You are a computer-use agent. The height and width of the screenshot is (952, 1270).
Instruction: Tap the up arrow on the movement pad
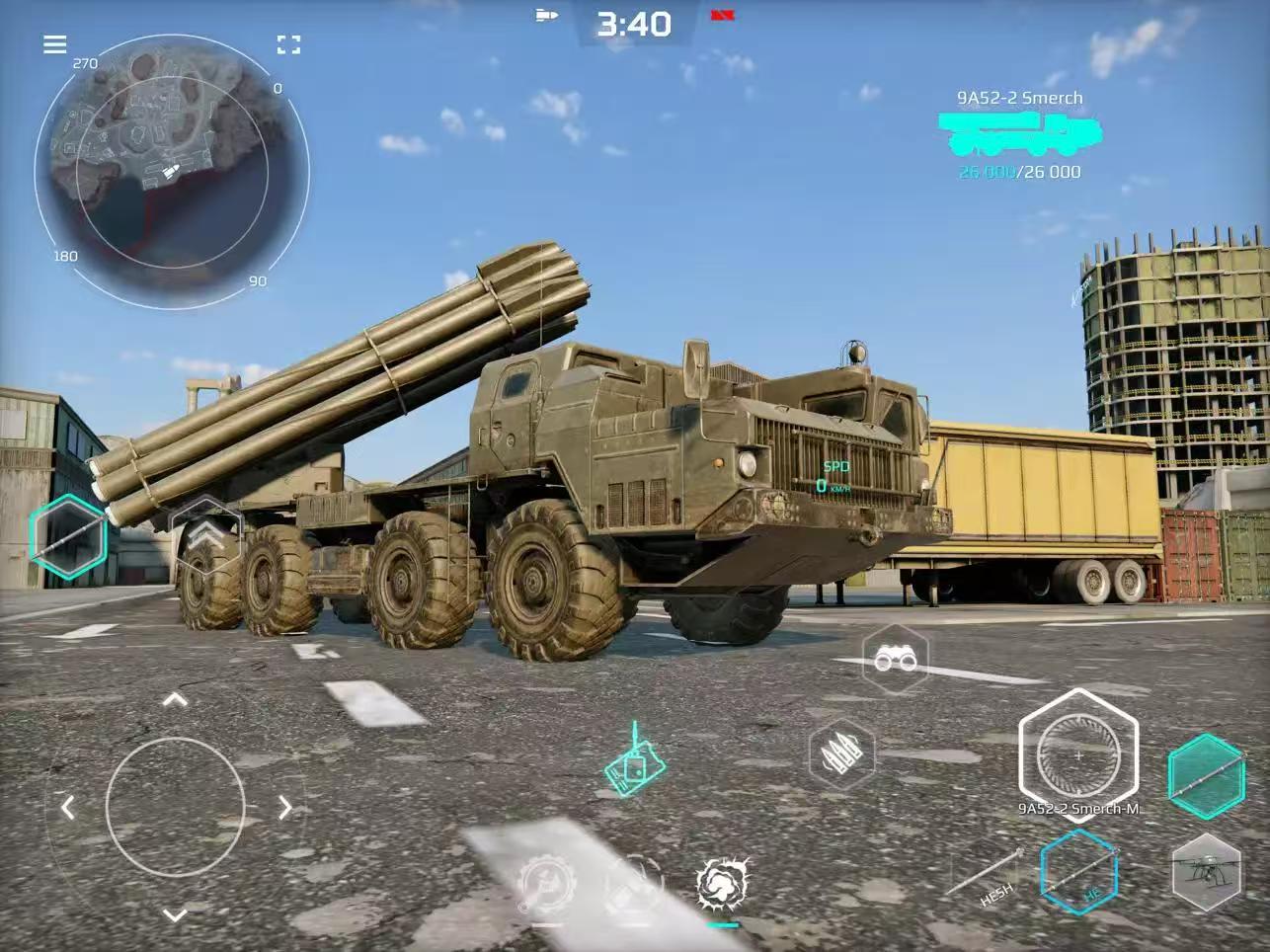pos(175,700)
